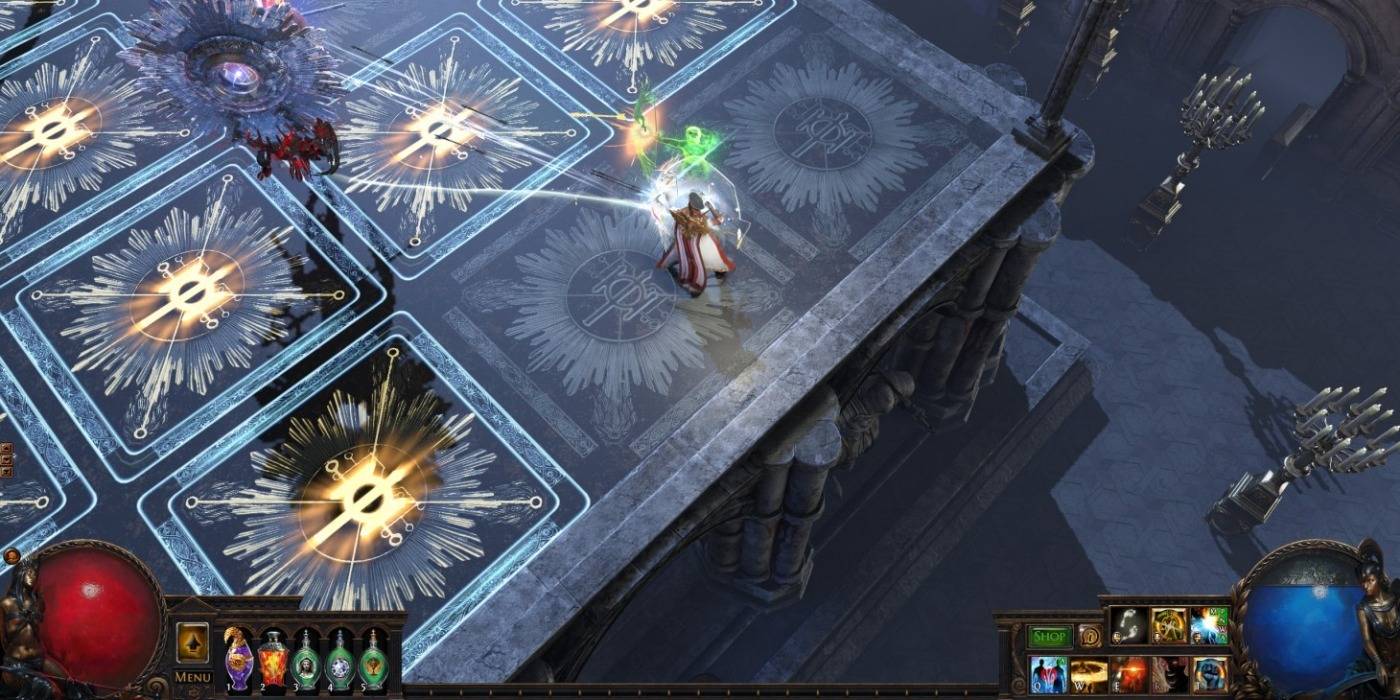Open the Menu button

(x=193, y=677)
